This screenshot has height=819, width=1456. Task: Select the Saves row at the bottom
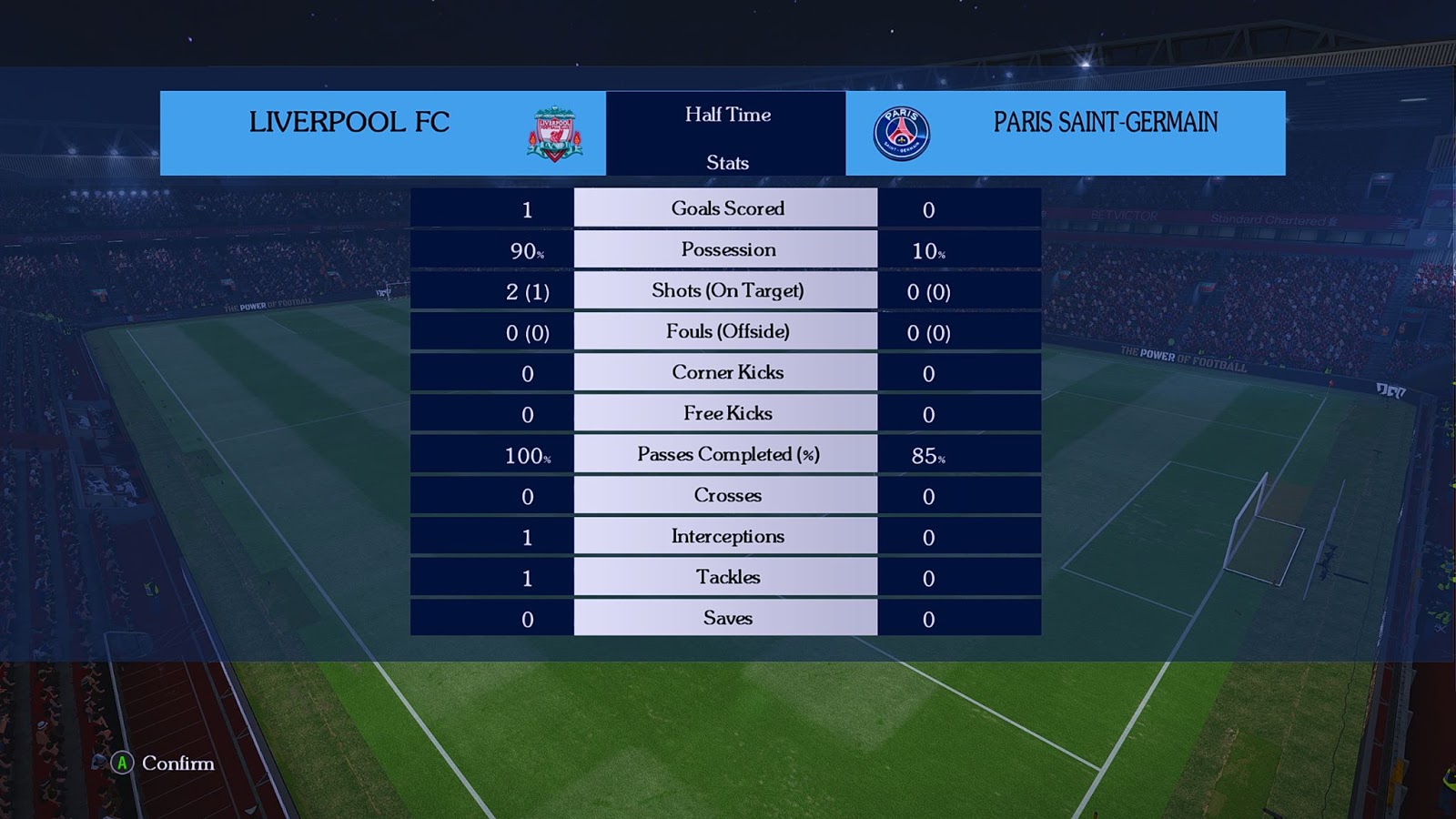tap(726, 617)
